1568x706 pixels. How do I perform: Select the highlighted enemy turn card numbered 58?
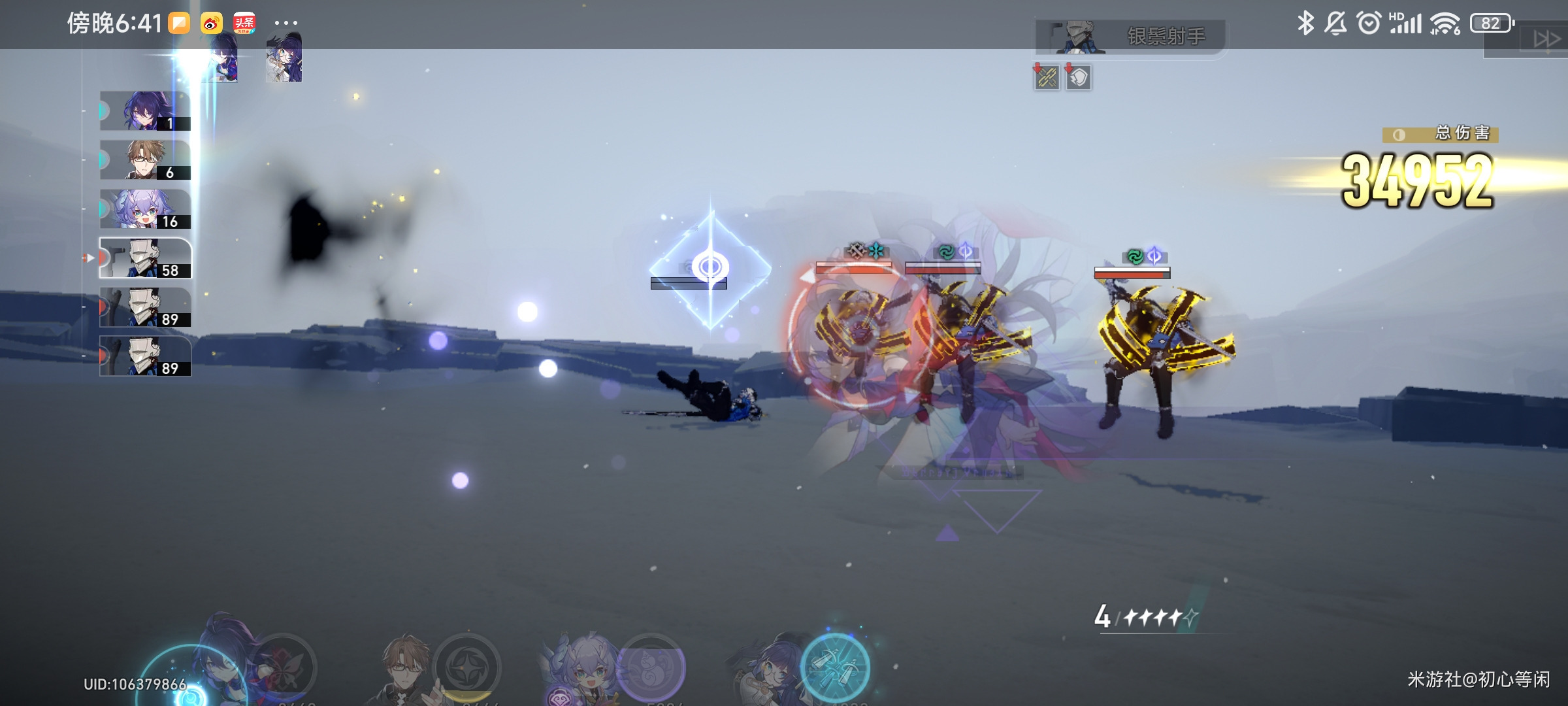pos(145,258)
